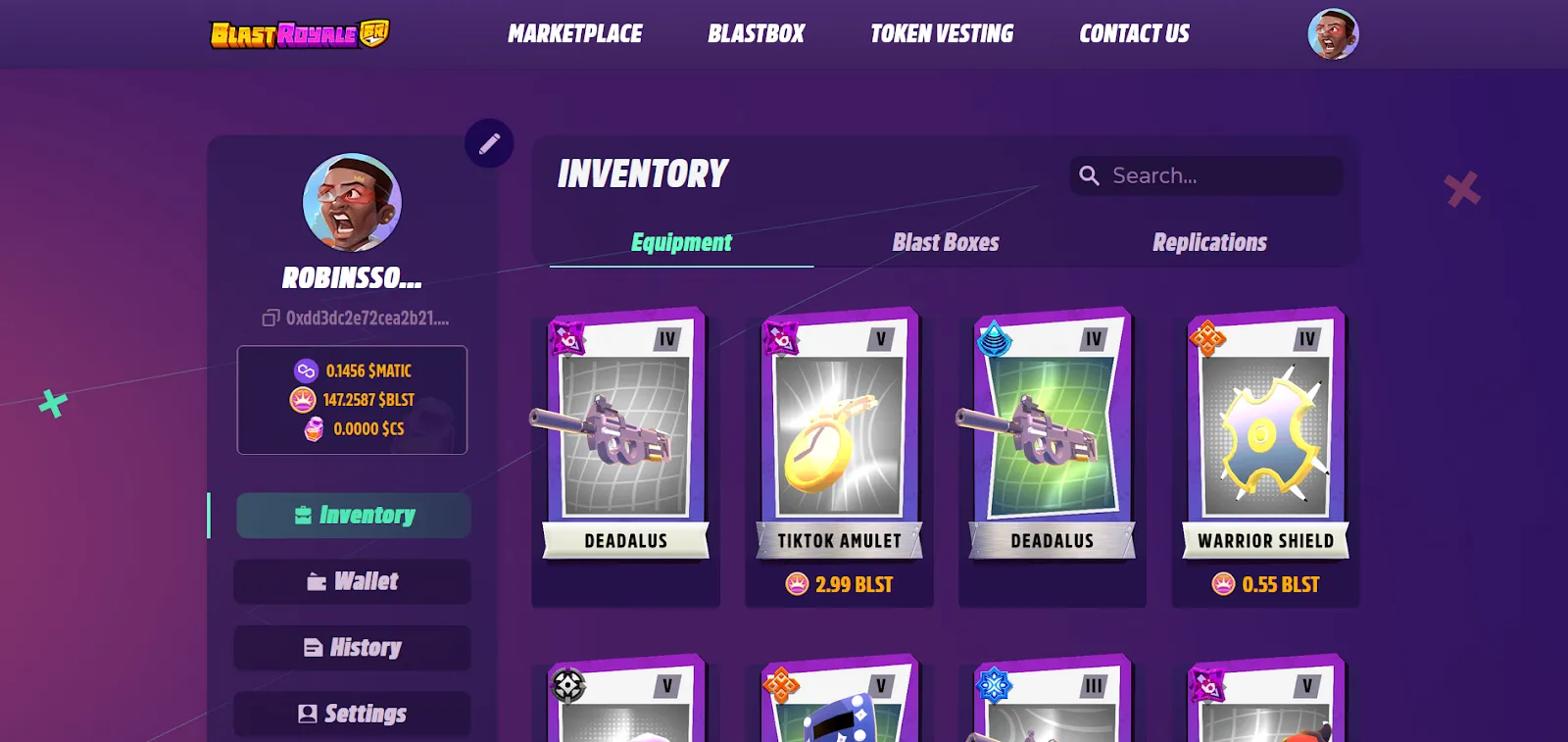Image resolution: width=1568 pixels, height=742 pixels.
Task: Click the rarity badge on the Deadalus card
Action: (x=567, y=336)
